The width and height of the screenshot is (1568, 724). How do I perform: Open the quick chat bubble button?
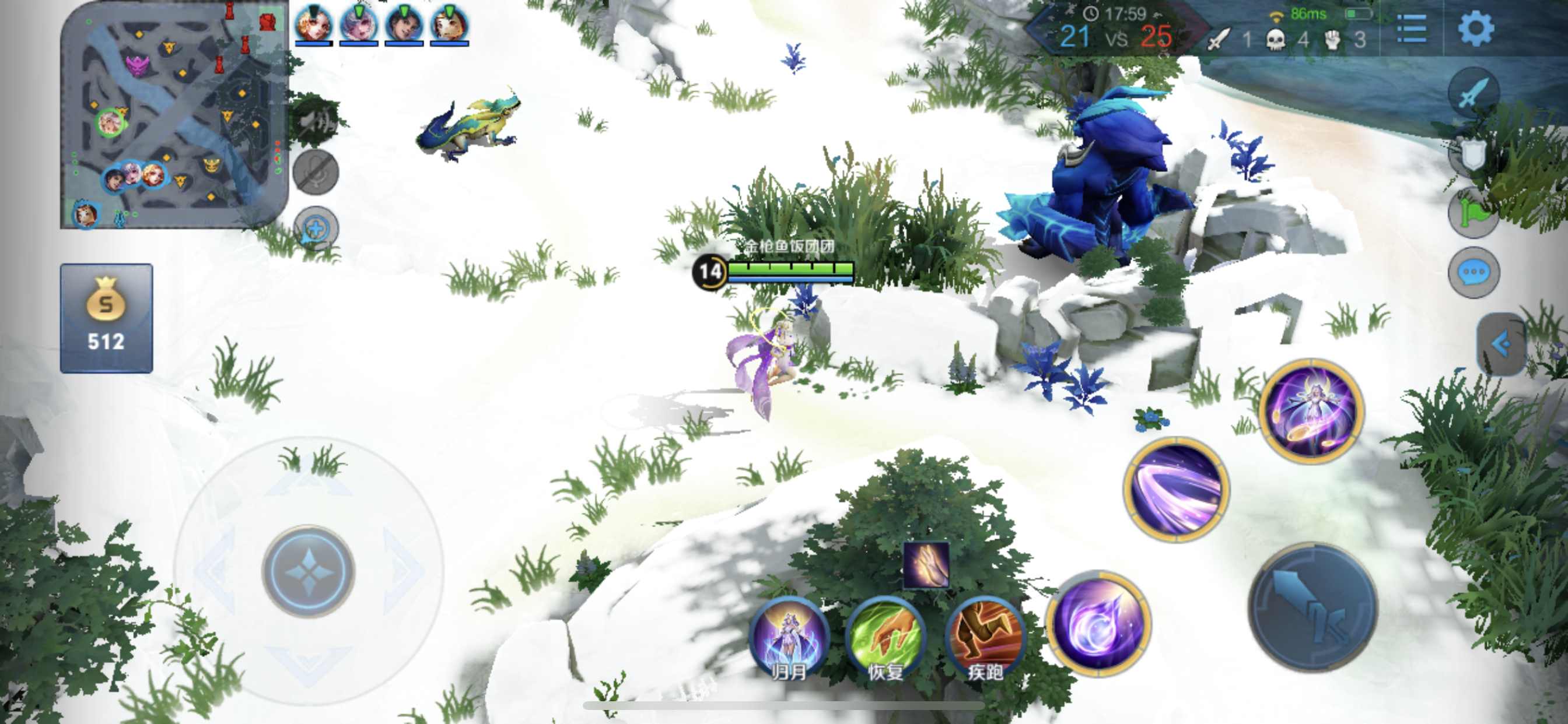coord(1473,273)
